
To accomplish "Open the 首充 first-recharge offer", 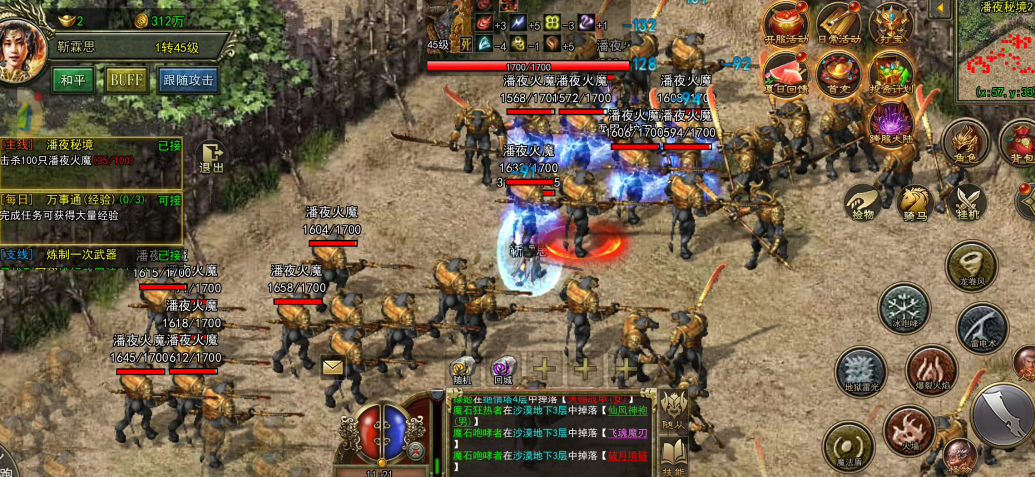I will tap(838, 74).
